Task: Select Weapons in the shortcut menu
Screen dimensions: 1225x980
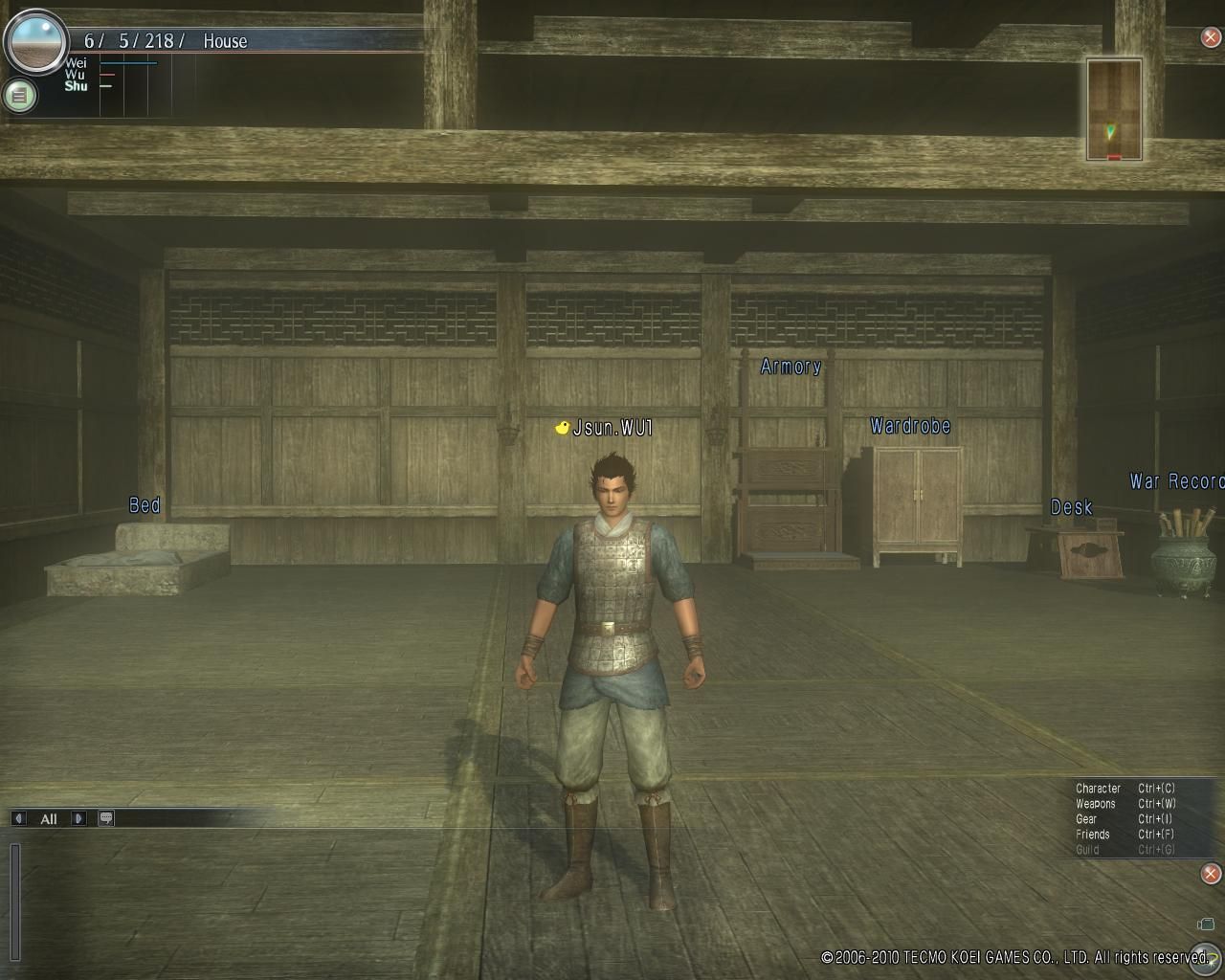Action: tap(1096, 804)
